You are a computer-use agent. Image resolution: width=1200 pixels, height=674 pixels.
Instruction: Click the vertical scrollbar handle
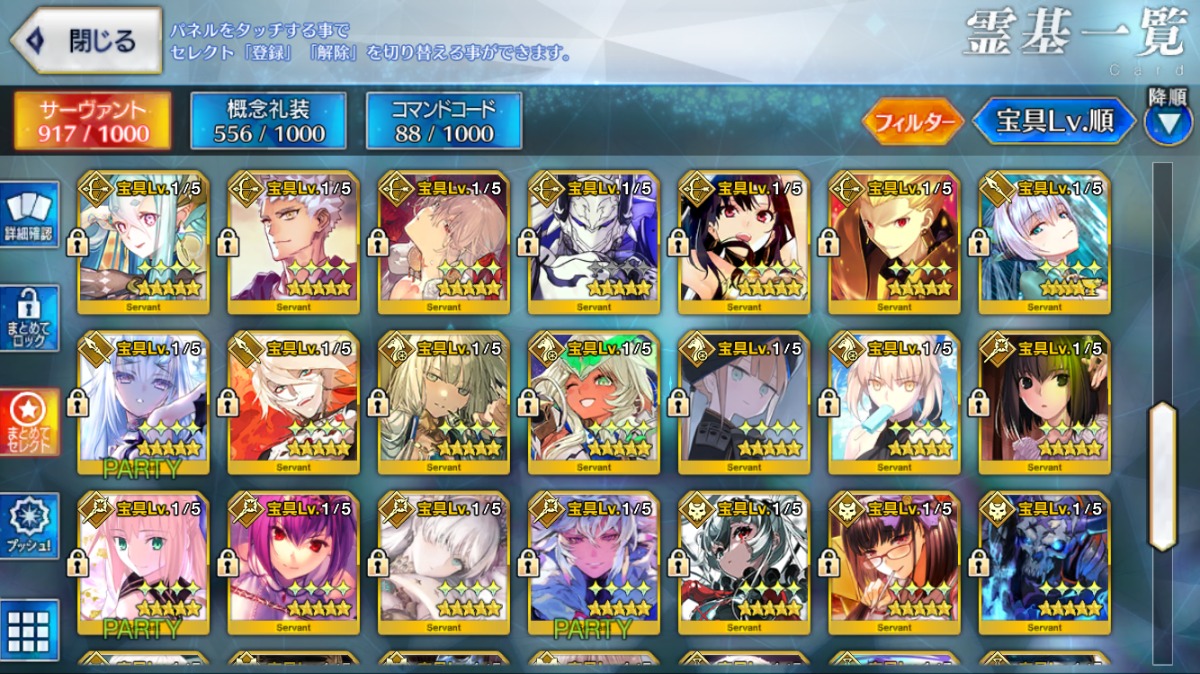pyautogui.click(x=1162, y=476)
